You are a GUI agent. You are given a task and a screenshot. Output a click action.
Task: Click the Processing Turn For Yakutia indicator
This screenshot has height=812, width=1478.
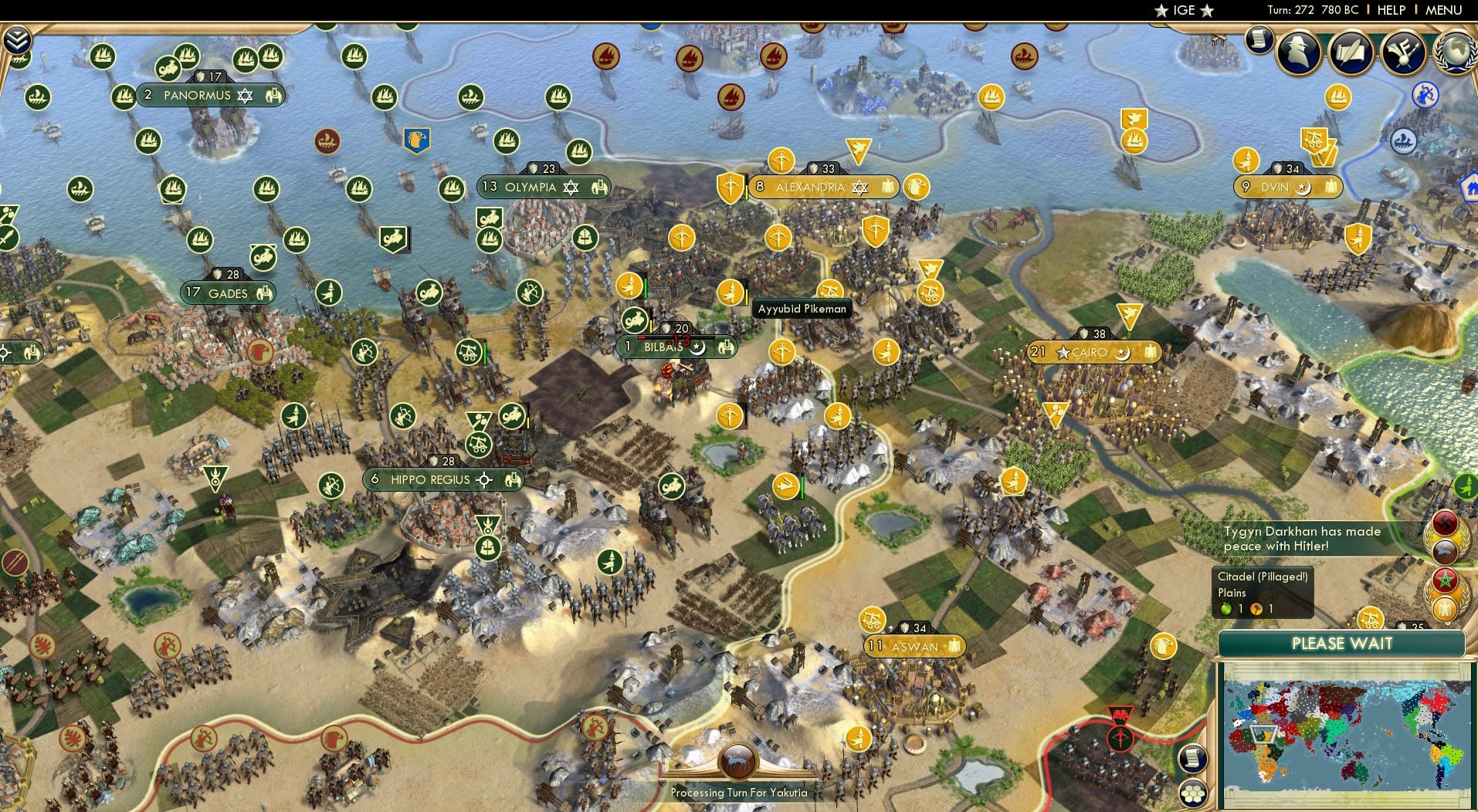(738, 792)
